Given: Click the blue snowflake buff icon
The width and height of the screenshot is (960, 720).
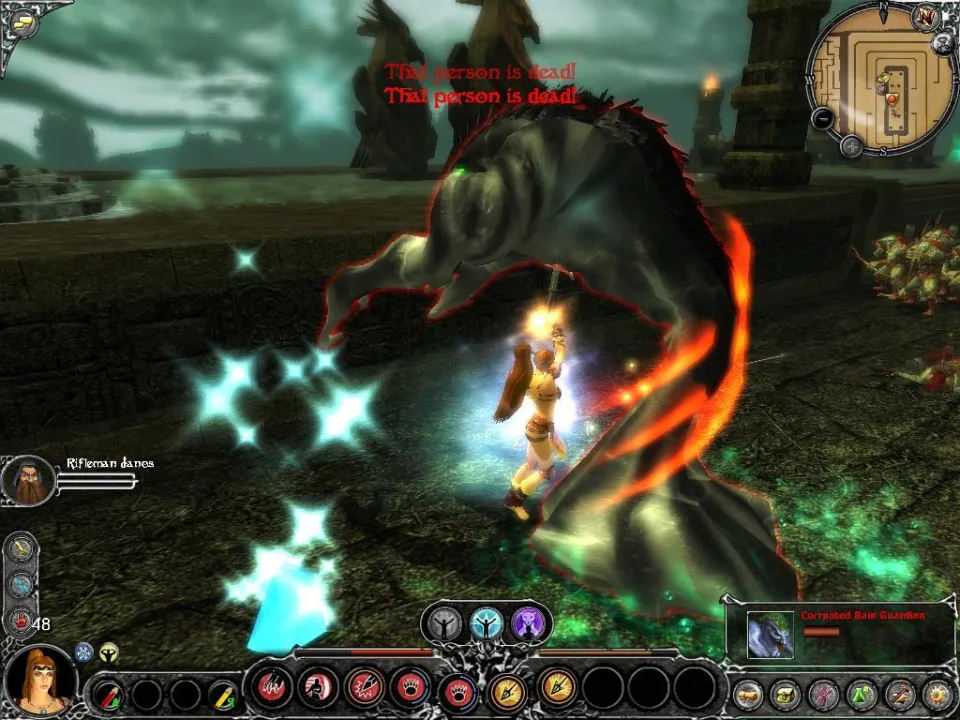Looking at the screenshot, I should [84, 651].
